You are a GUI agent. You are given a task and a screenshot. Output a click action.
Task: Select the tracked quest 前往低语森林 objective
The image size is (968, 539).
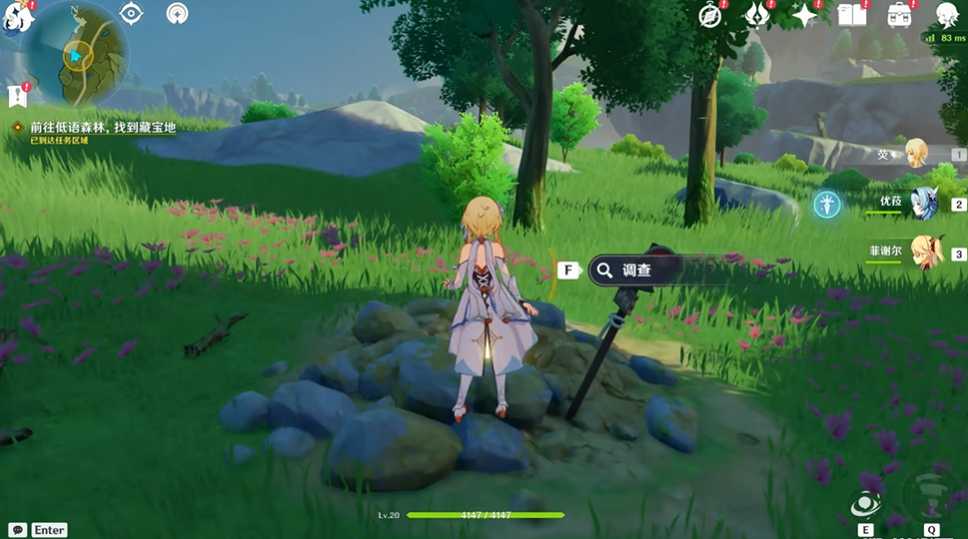click(x=95, y=128)
